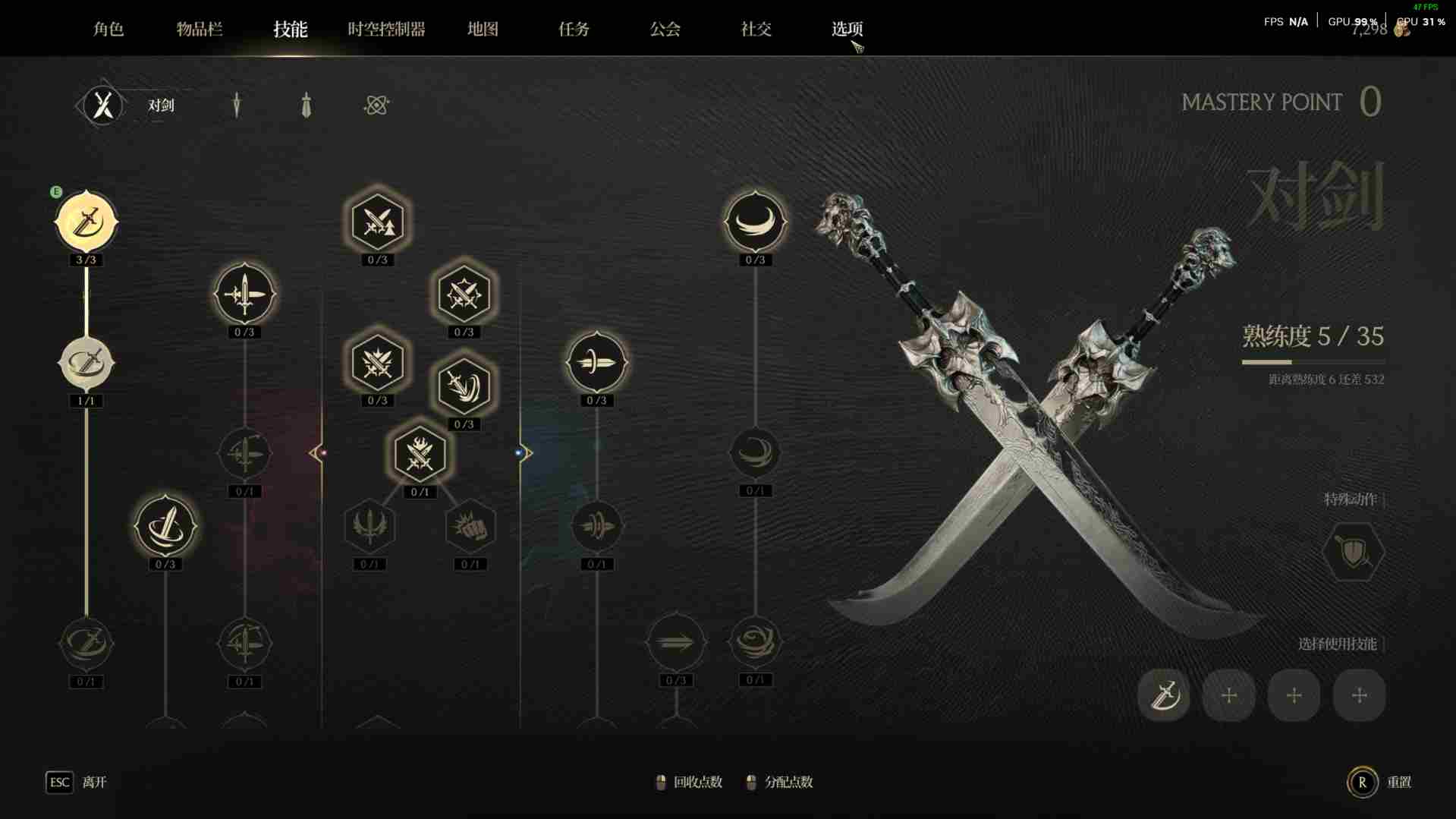Leave the skill screen via 离开
The height and width of the screenshot is (819, 1456).
60,782
